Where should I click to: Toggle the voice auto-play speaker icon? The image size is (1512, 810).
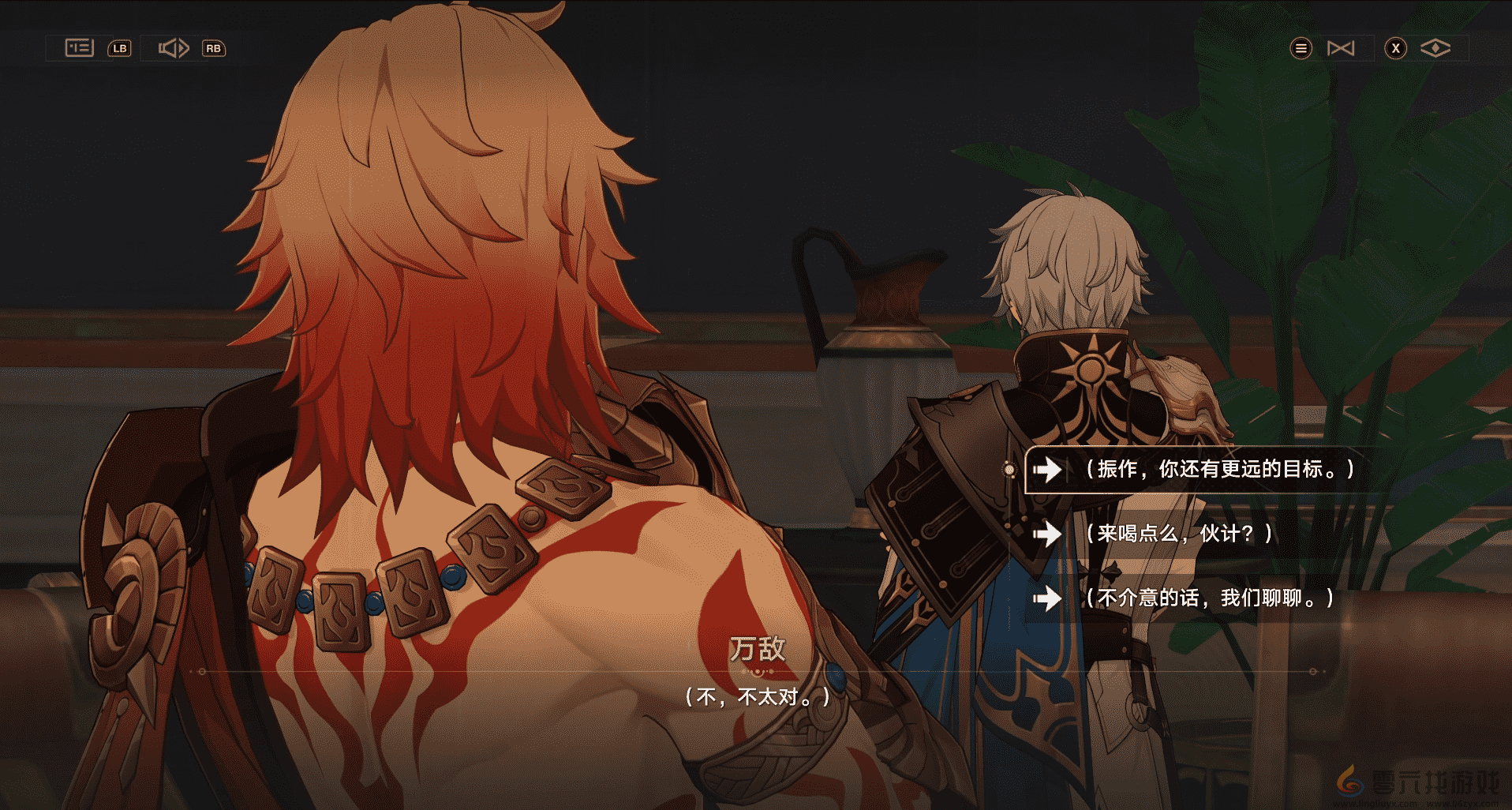click(174, 48)
